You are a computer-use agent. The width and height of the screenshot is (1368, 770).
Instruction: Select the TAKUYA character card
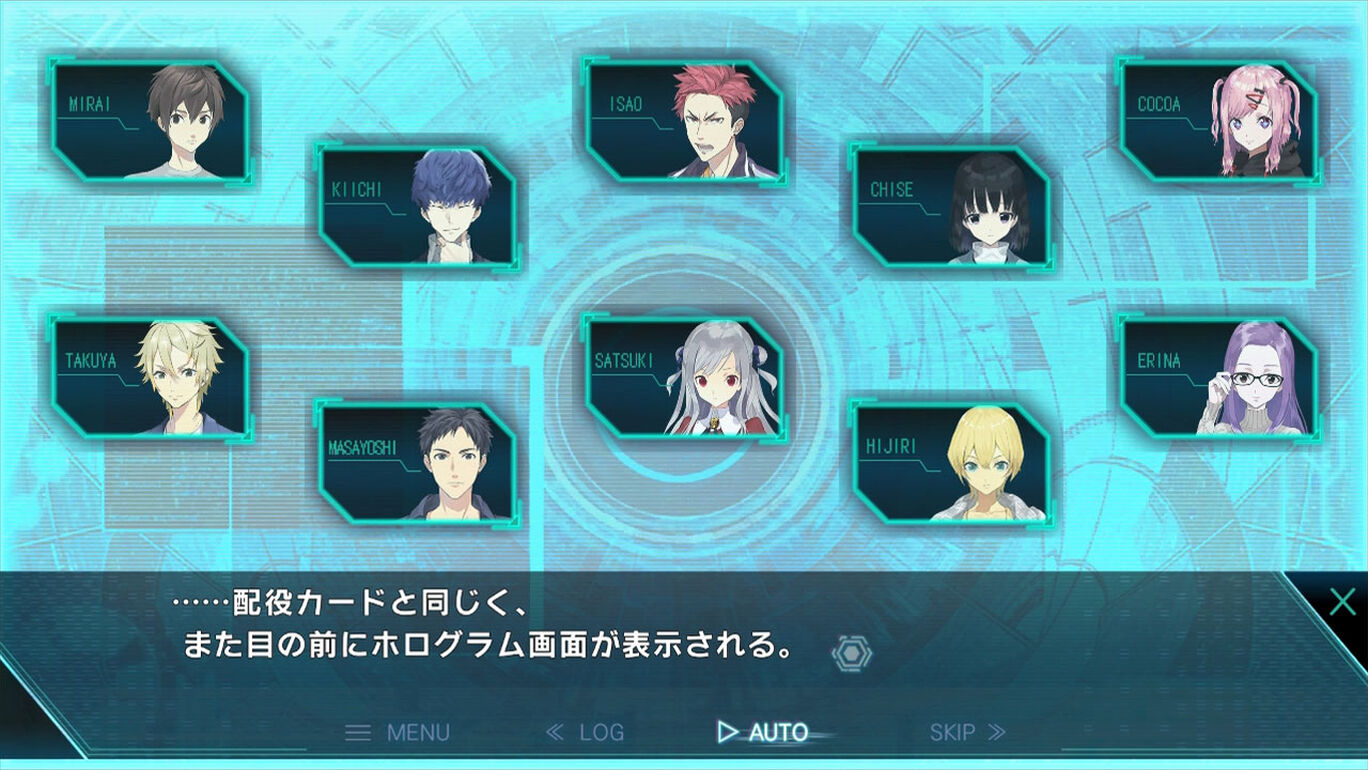[x=150, y=377]
